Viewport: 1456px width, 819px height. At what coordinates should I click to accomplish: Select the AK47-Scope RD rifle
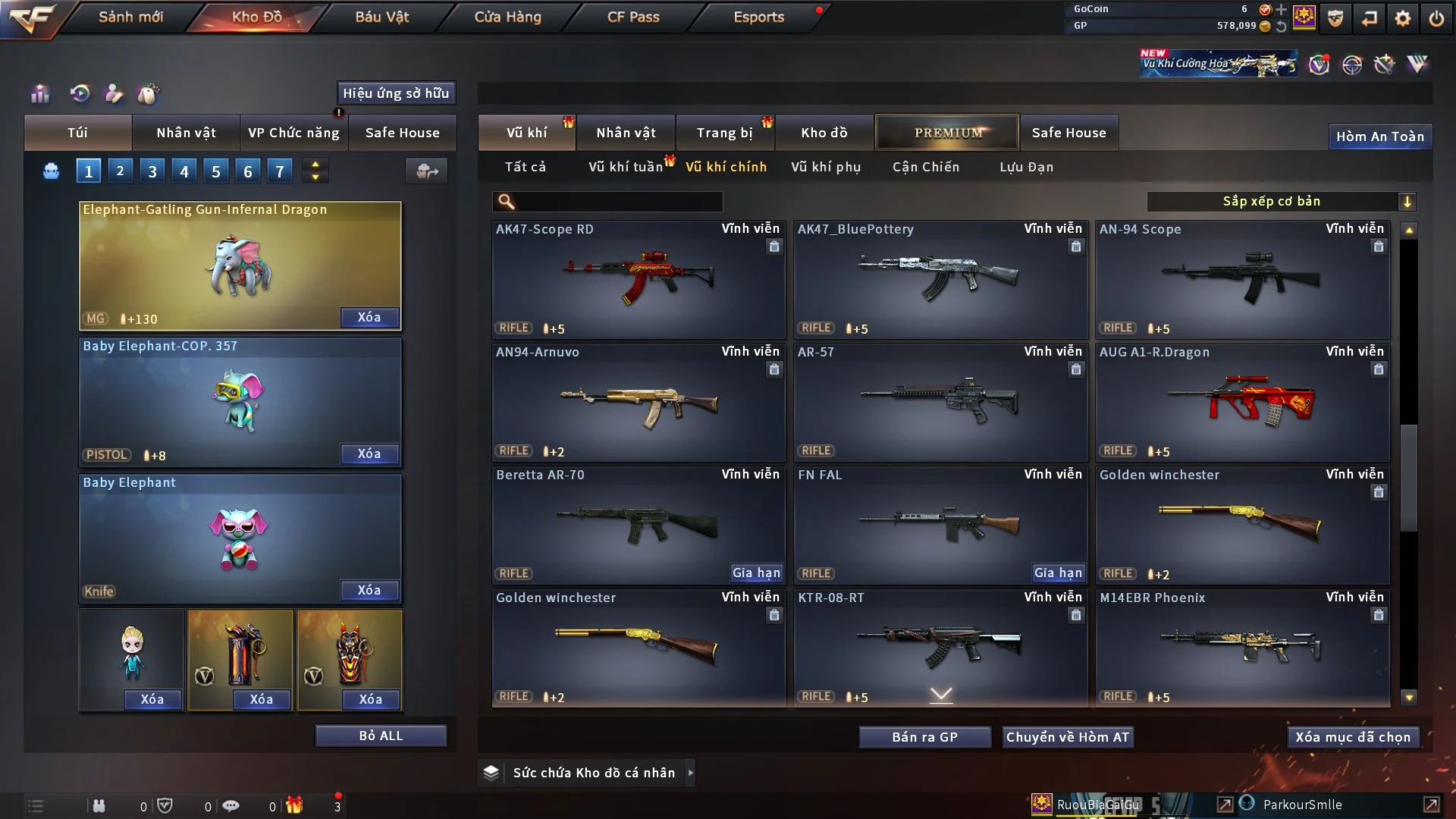pyautogui.click(x=639, y=279)
